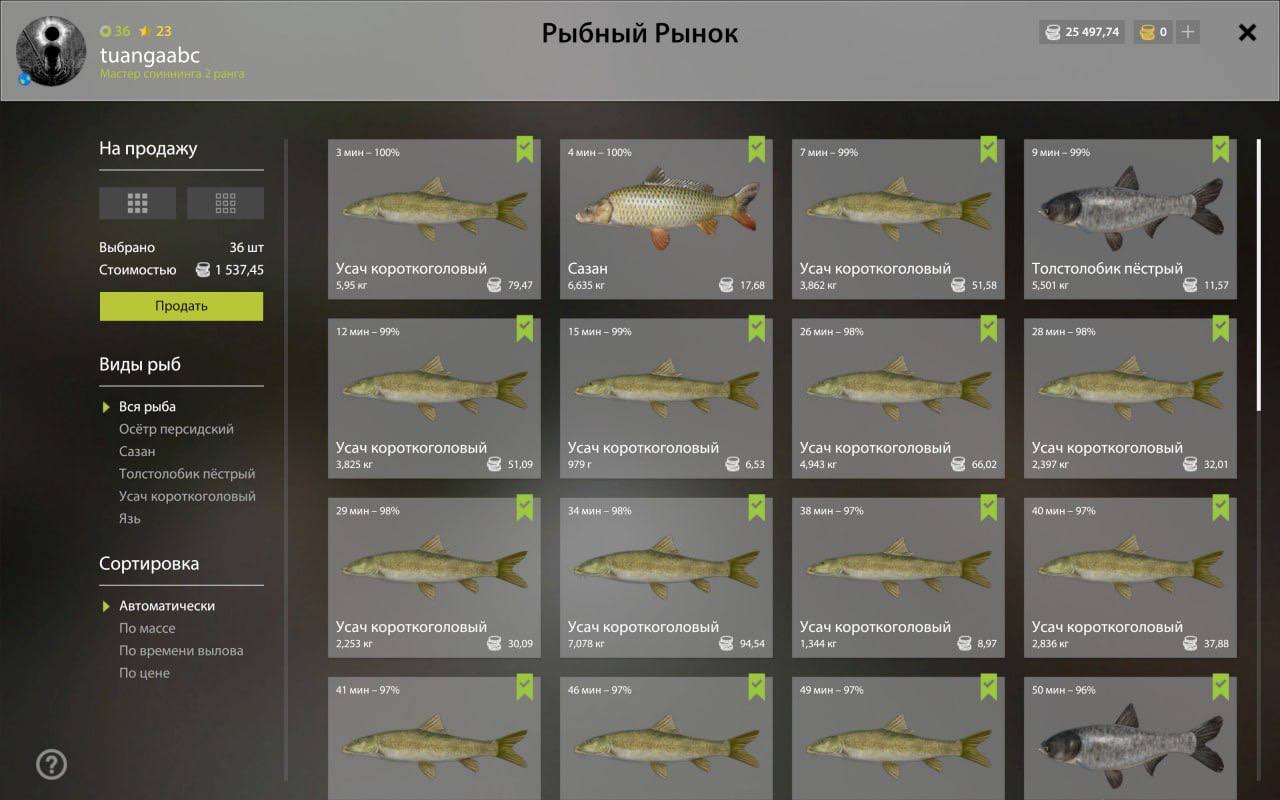This screenshot has width=1280, height=800.
Task: Sell the selected fish with Продать button
Action: tap(181, 306)
